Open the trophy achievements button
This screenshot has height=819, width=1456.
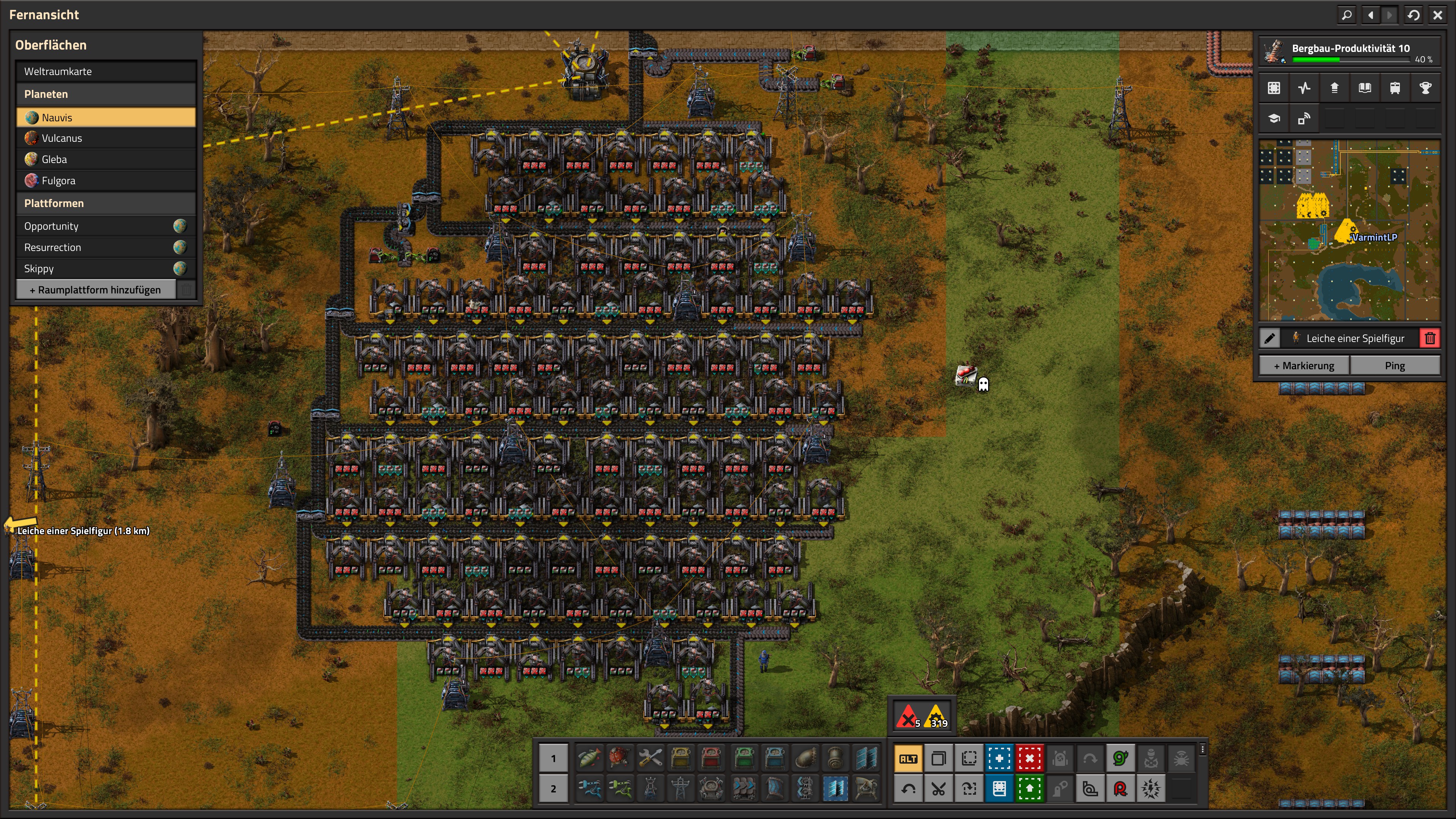(x=1425, y=88)
